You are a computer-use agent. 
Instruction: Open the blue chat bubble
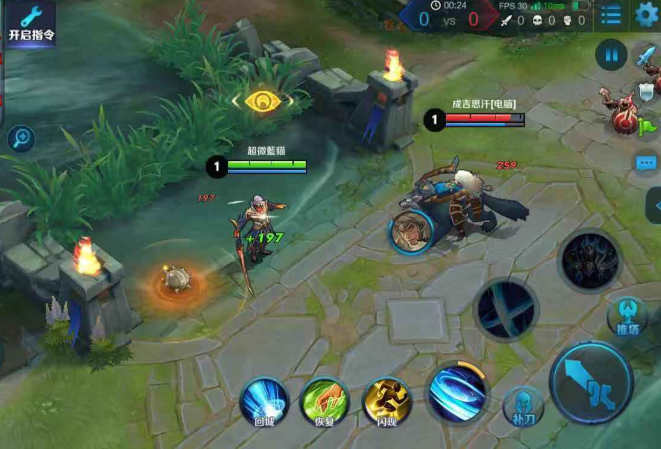646,162
